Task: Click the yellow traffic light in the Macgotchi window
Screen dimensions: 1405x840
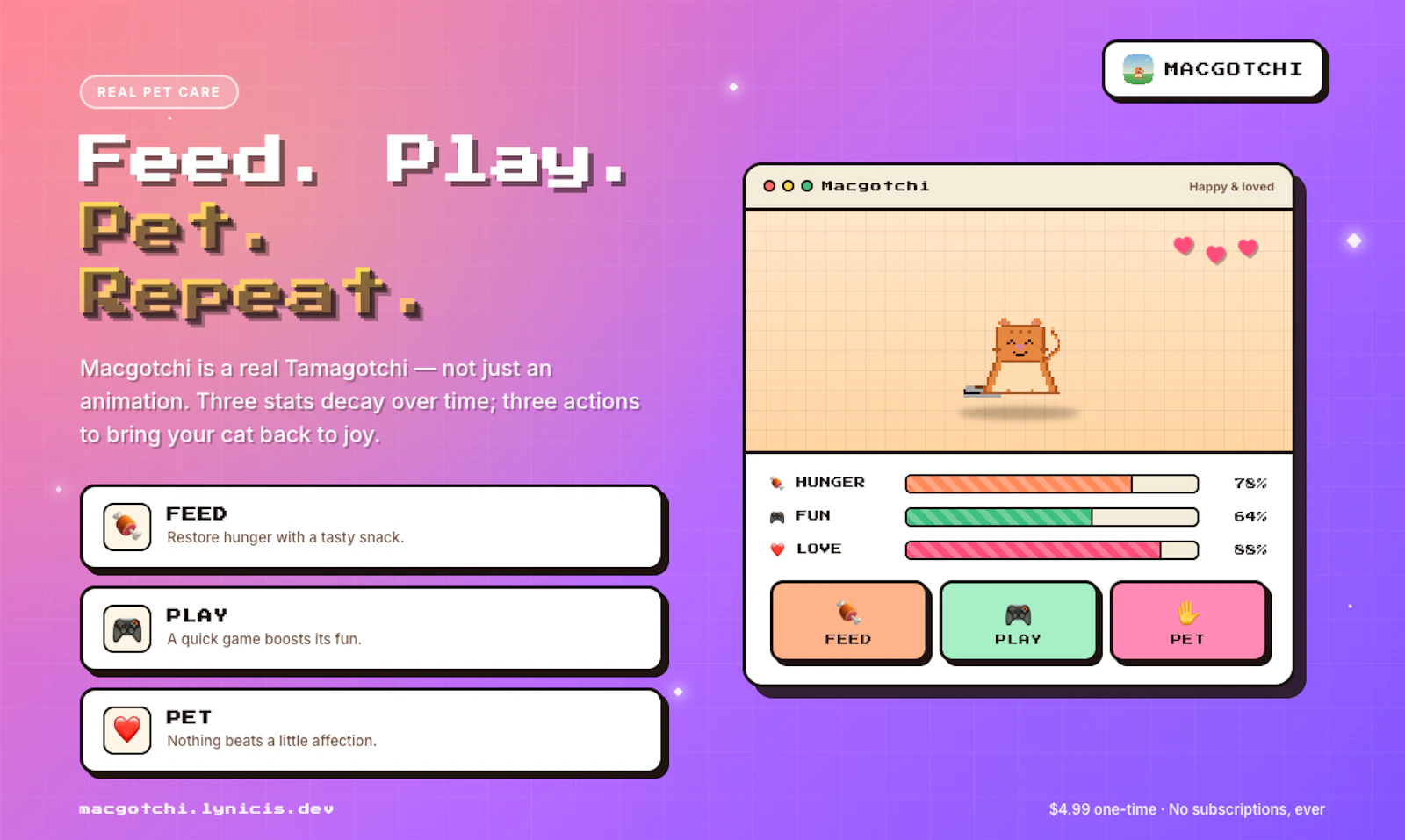Action: pos(788,186)
